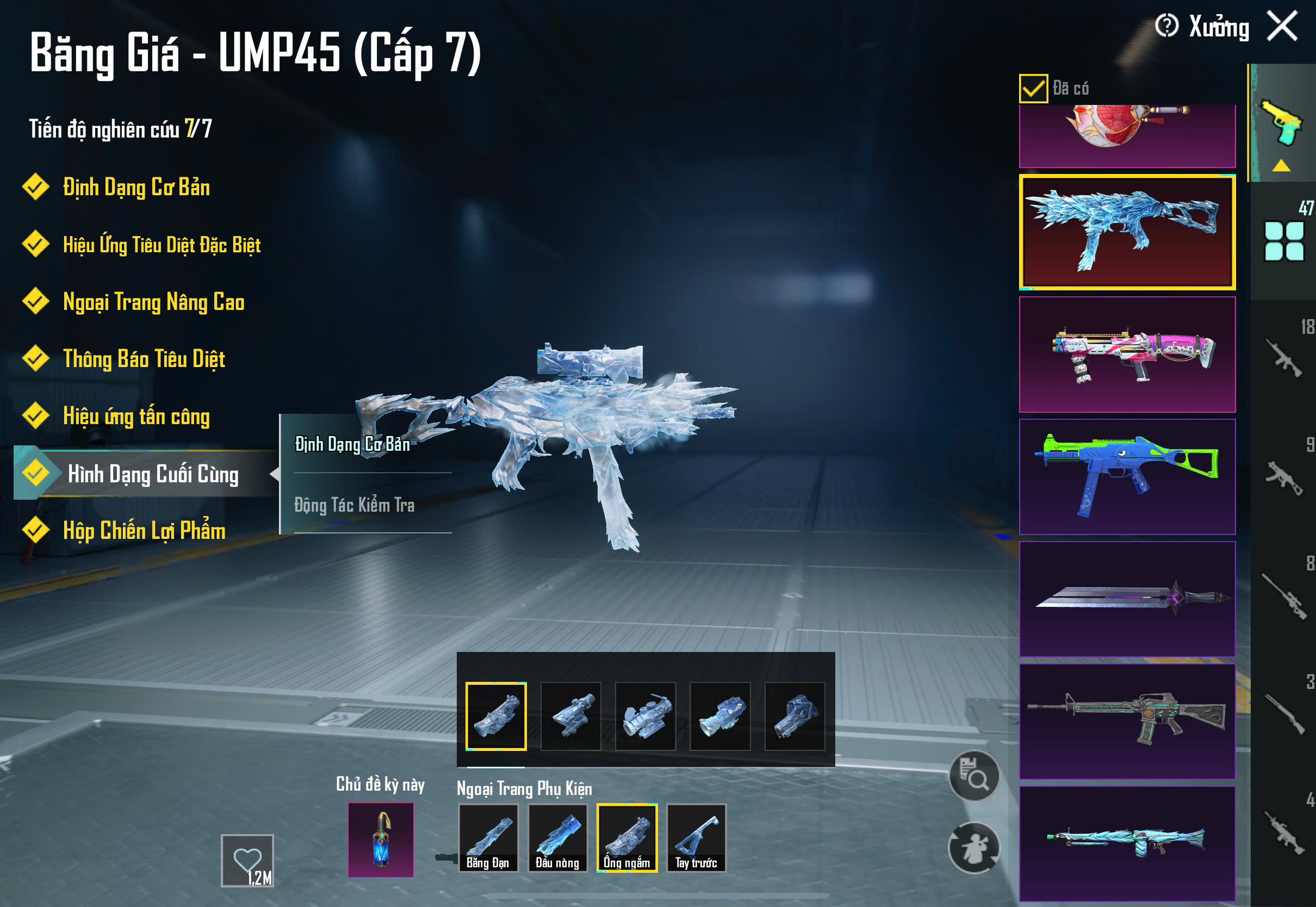This screenshot has height=907, width=1316.
Task: Select the "Đầu nòng" attachment skin slot
Action: coord(557,837)
